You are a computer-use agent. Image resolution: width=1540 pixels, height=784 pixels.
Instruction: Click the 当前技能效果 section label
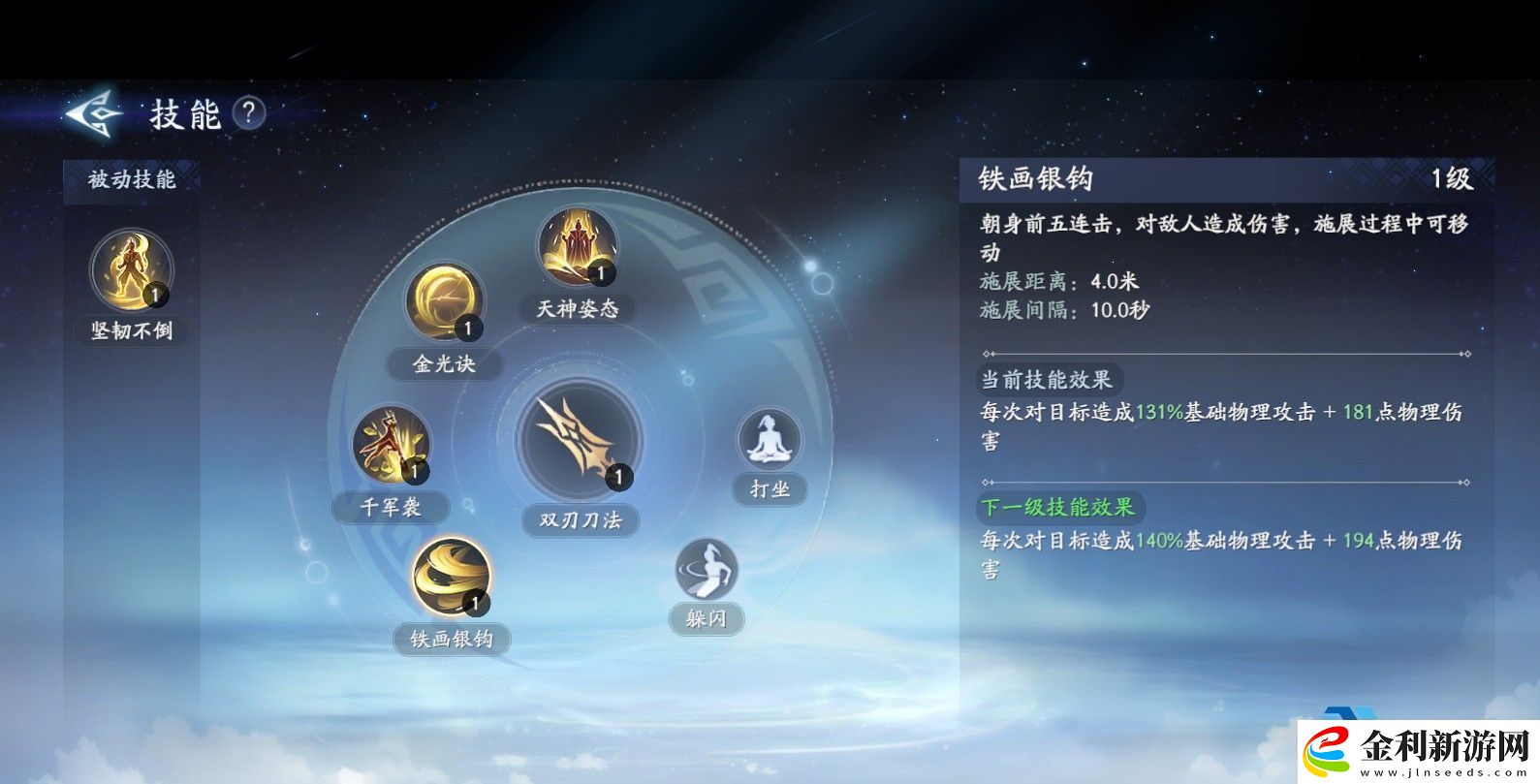coord(1051,379)
